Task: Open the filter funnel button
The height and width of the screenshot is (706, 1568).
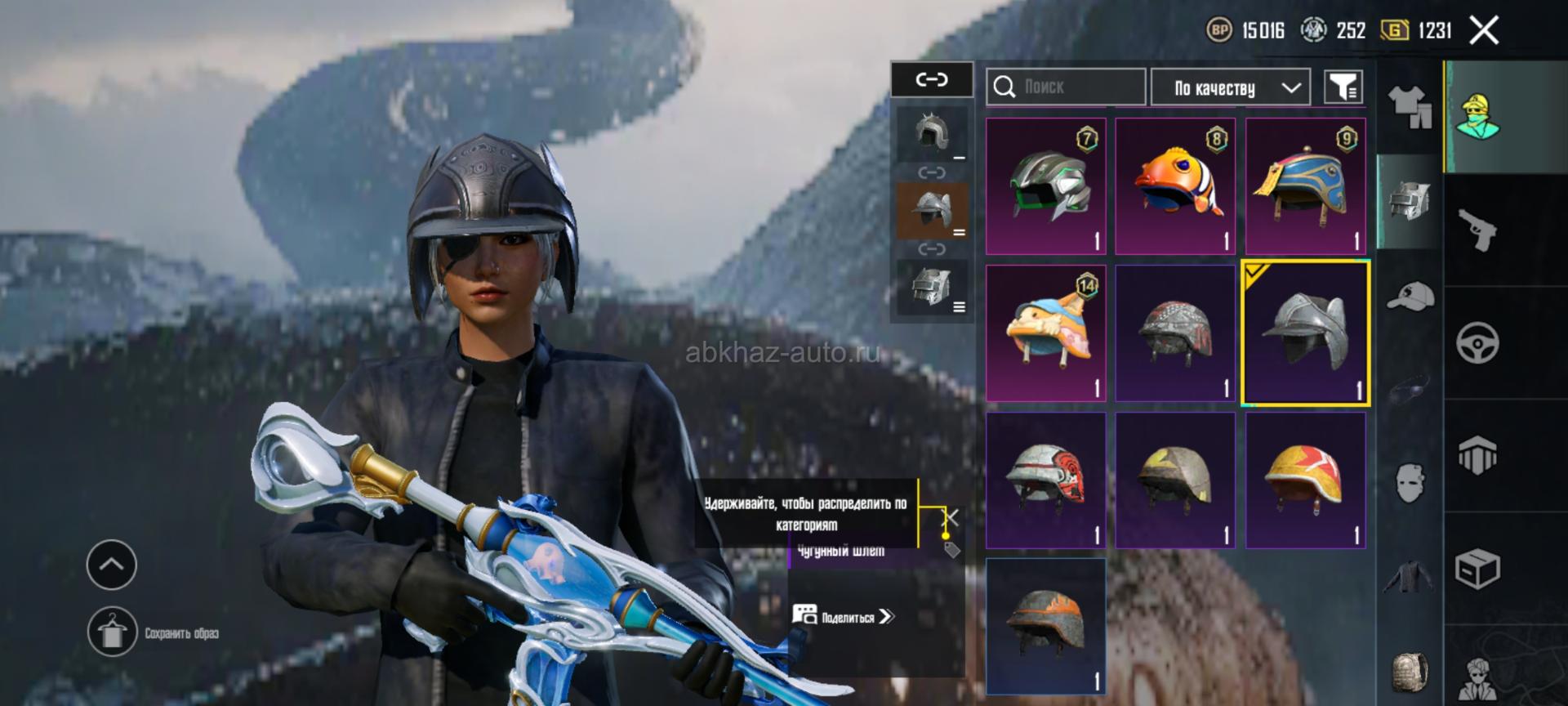Action: point(1343,87)
